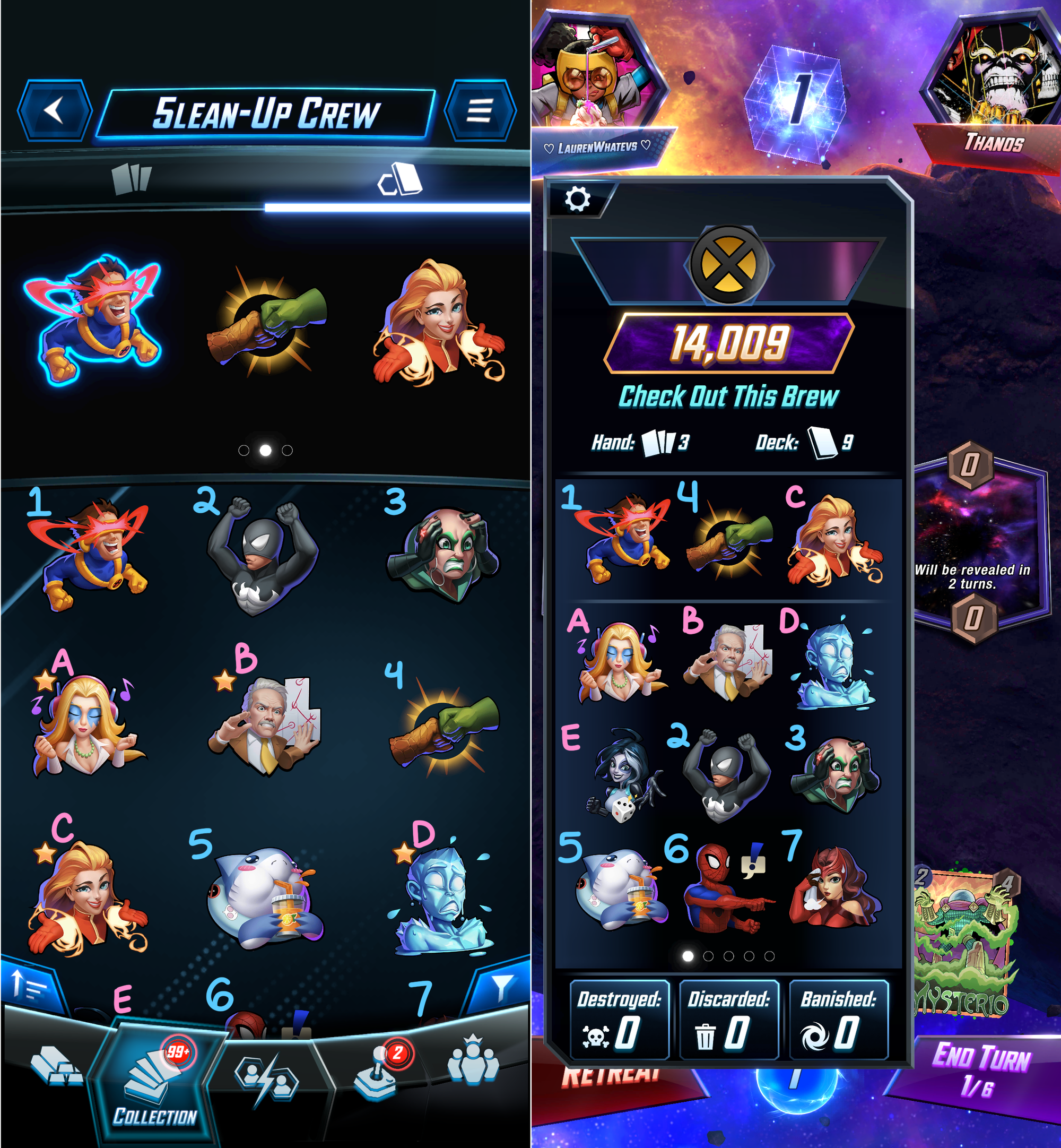The height and width of the screenshot is (1148, 1061).
Task: Select the card back tab
Action: pos(399,179)
